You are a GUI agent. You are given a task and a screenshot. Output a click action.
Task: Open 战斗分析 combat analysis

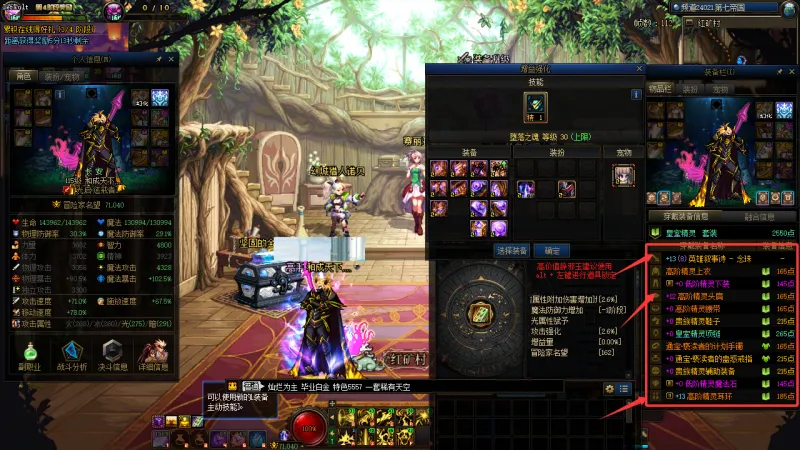click(x=73, y=356)
